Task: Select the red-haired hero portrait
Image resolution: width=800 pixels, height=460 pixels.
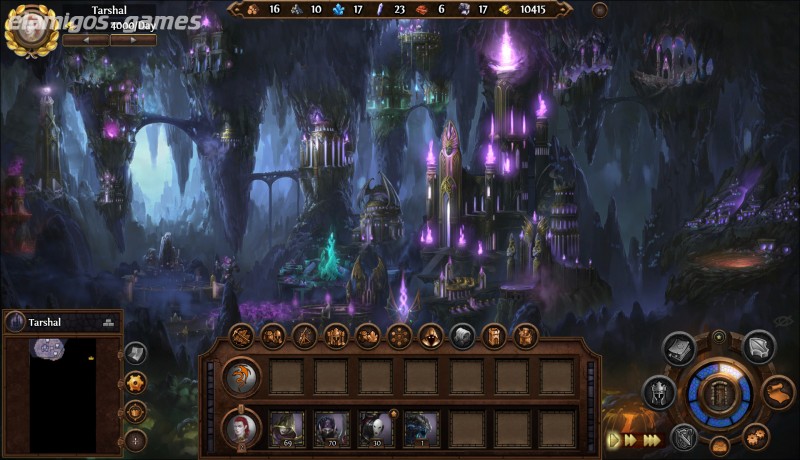Action: pos(241,428)
